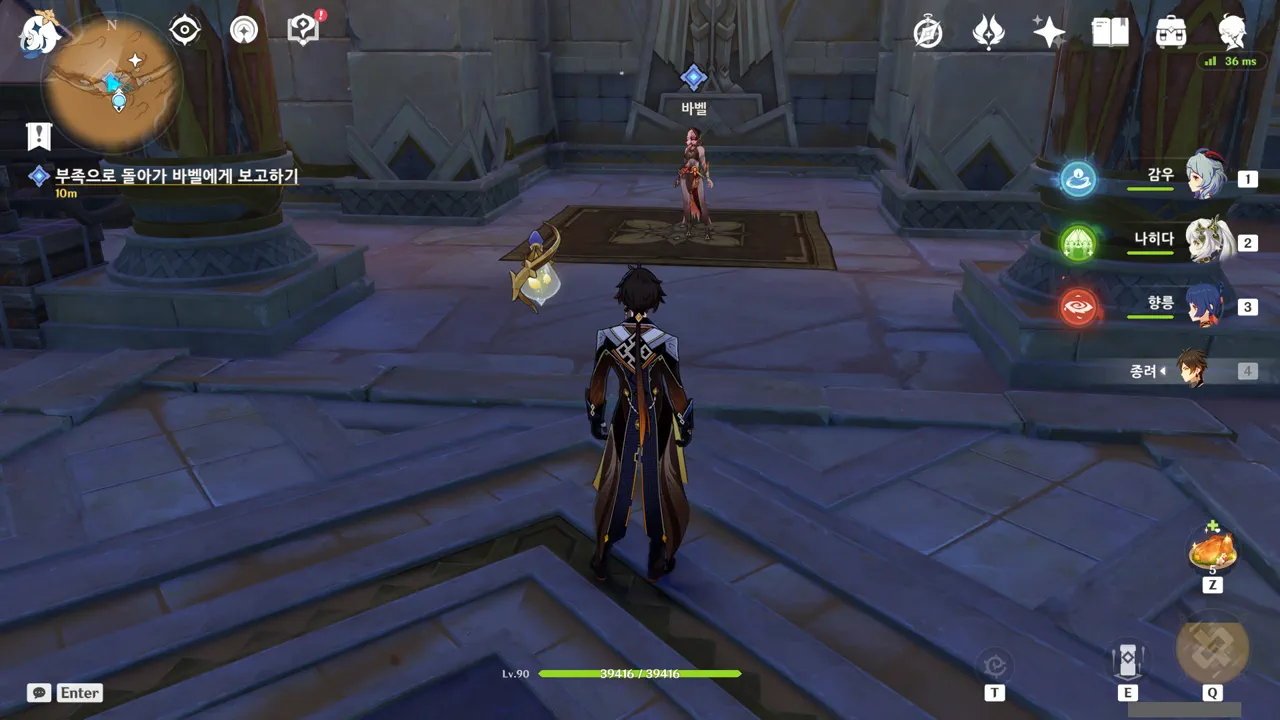Open the eye-shaped icon beside the minimap

(x=185, y=30)
